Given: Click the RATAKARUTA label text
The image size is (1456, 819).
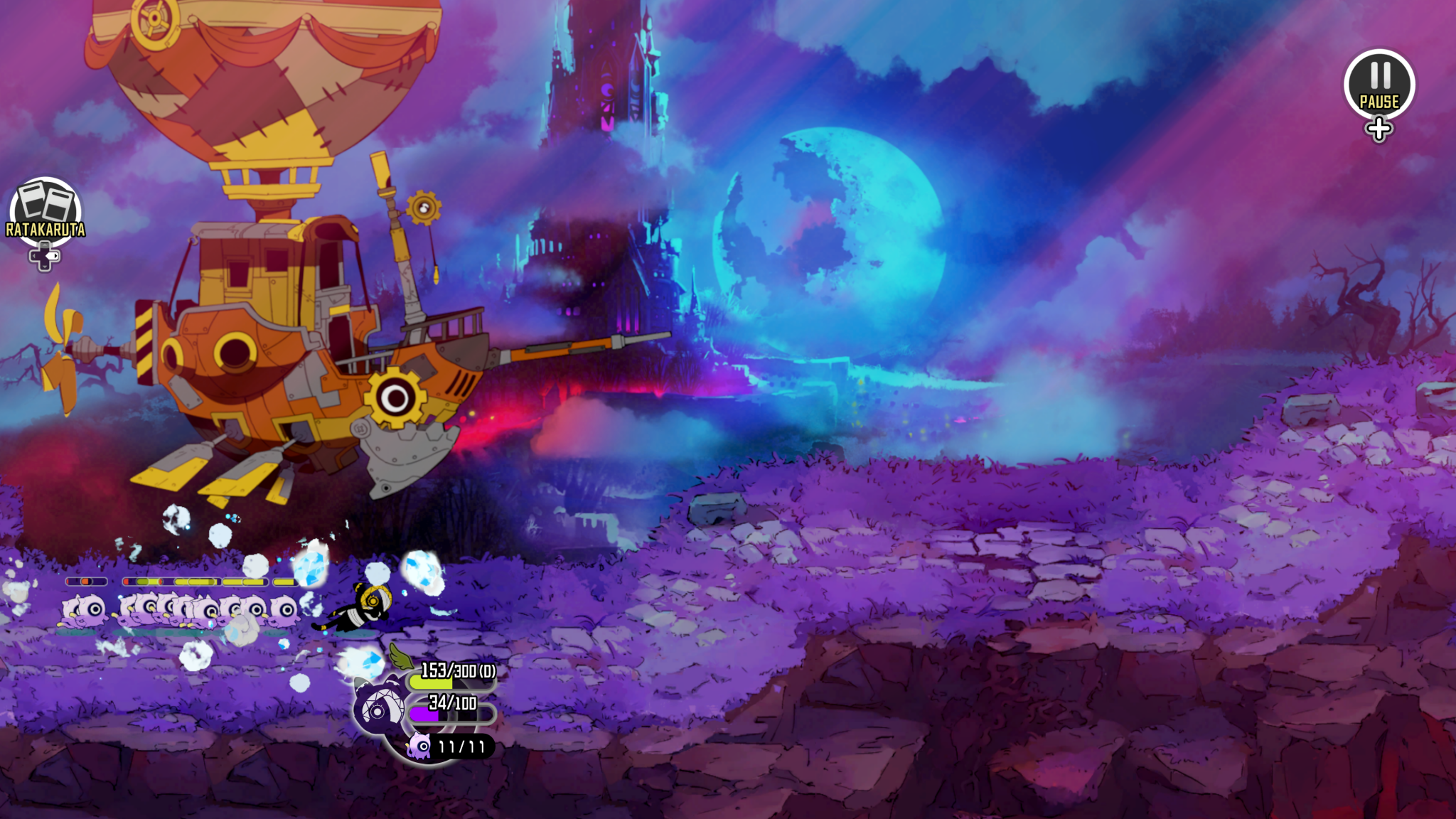Looking at the screenshot, I should pos(45,228).
